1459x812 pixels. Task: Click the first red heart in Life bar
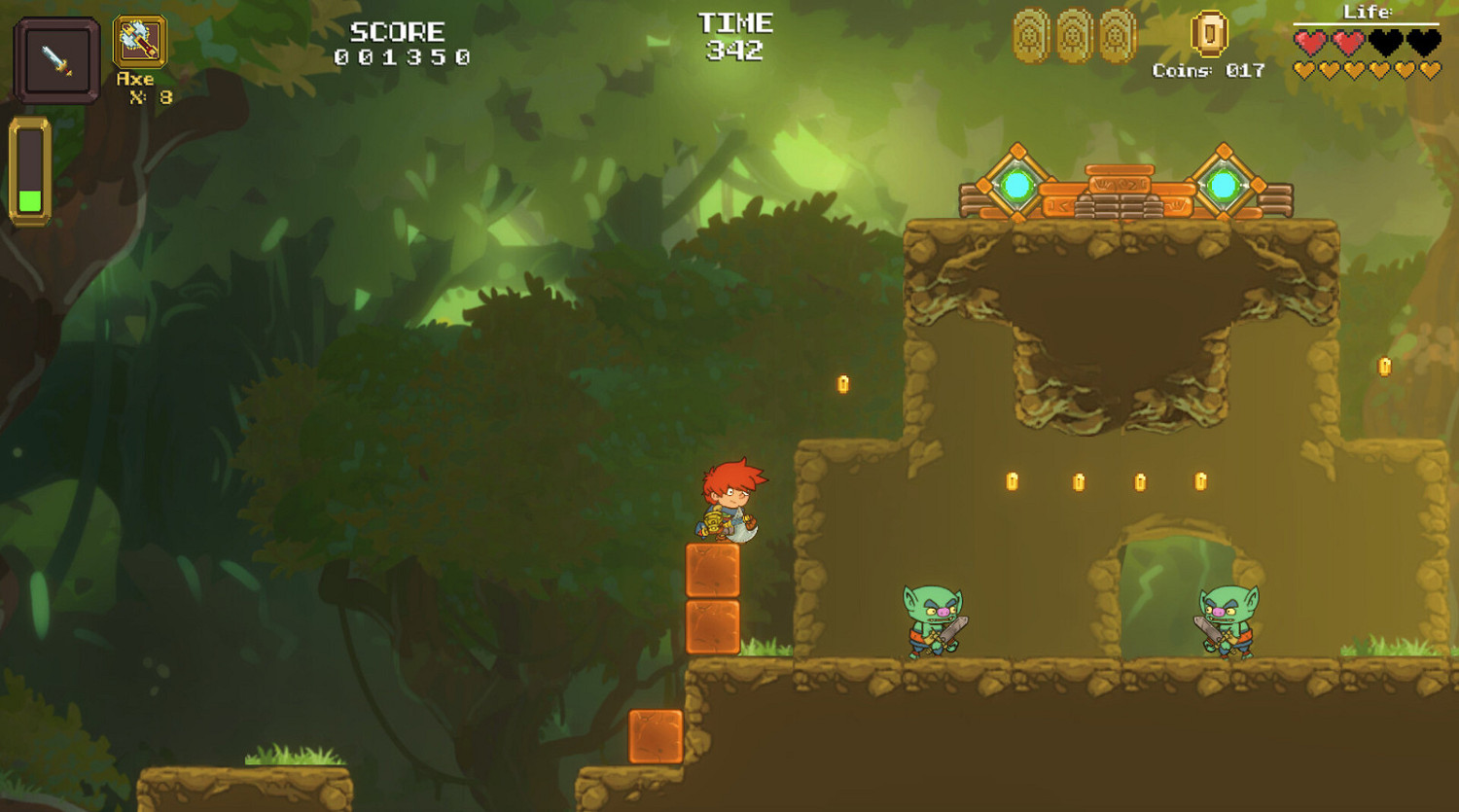1308,41
